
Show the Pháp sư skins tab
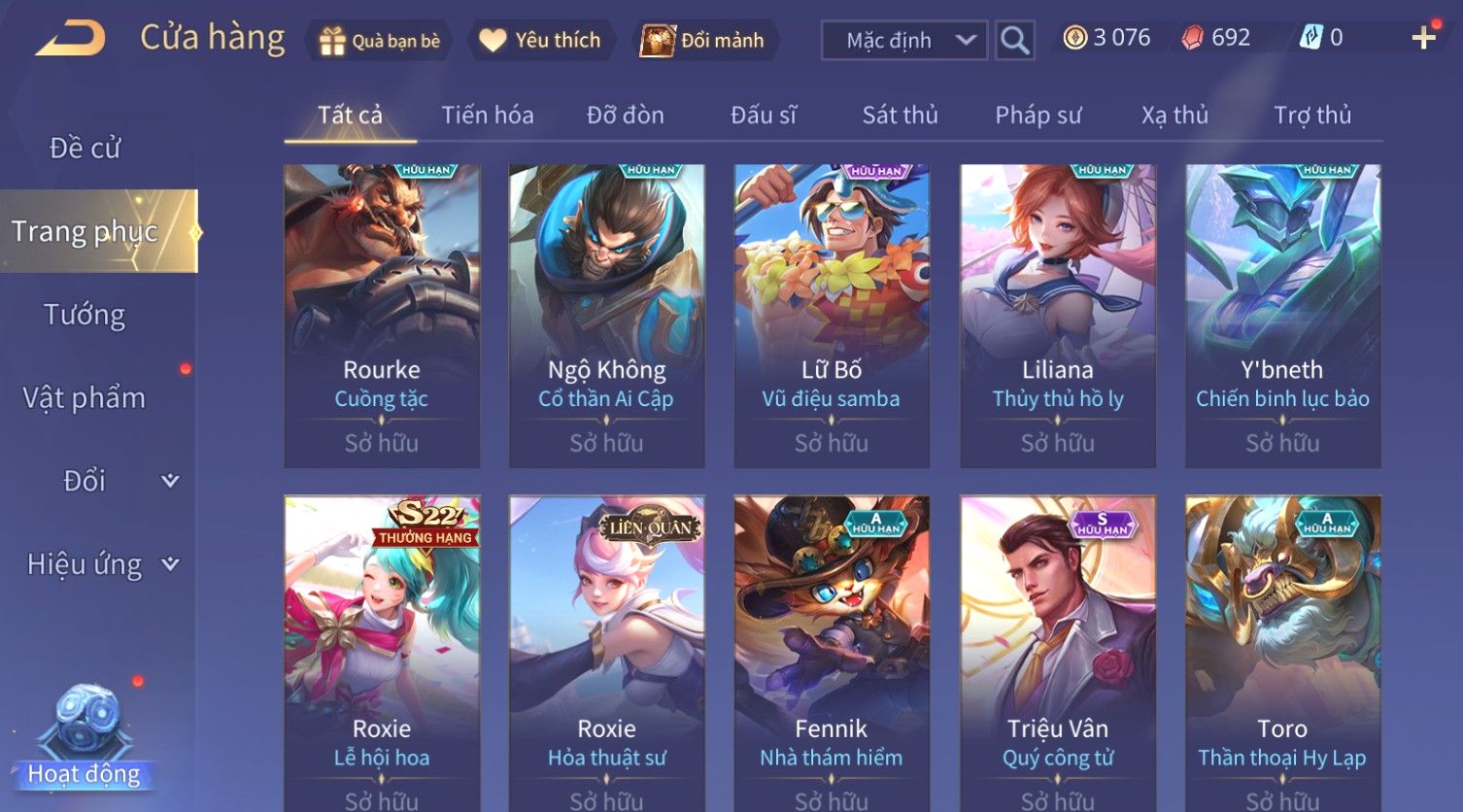pos(1038,116)
